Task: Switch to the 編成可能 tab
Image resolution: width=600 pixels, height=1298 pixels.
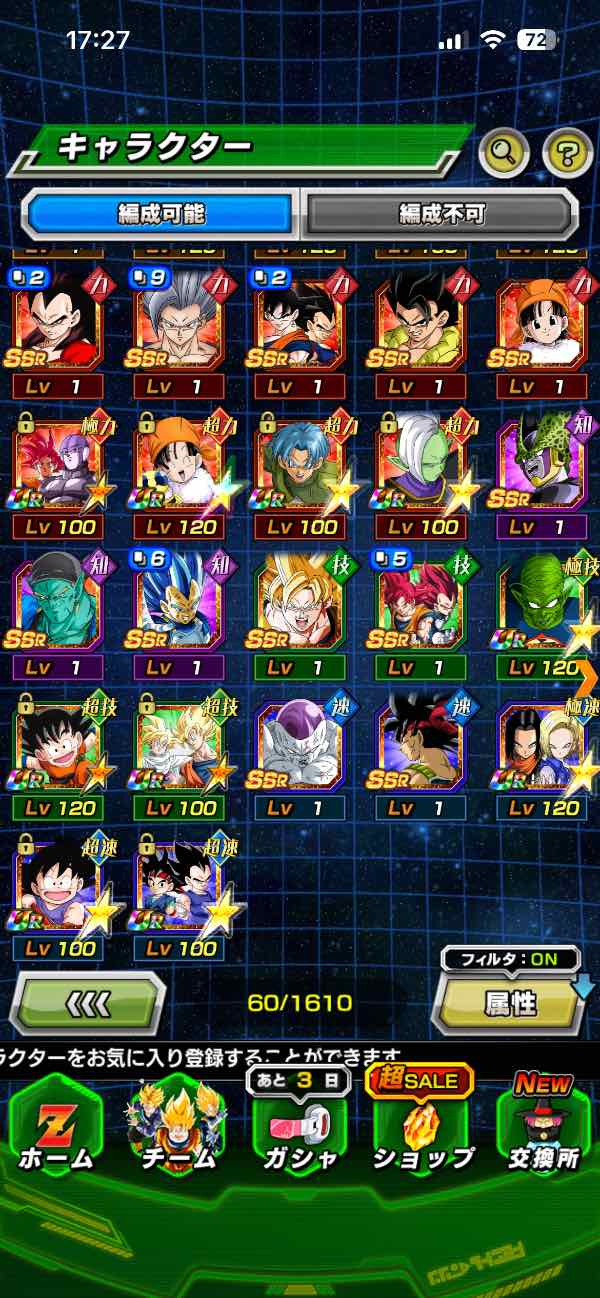Action: pos(161,213)
